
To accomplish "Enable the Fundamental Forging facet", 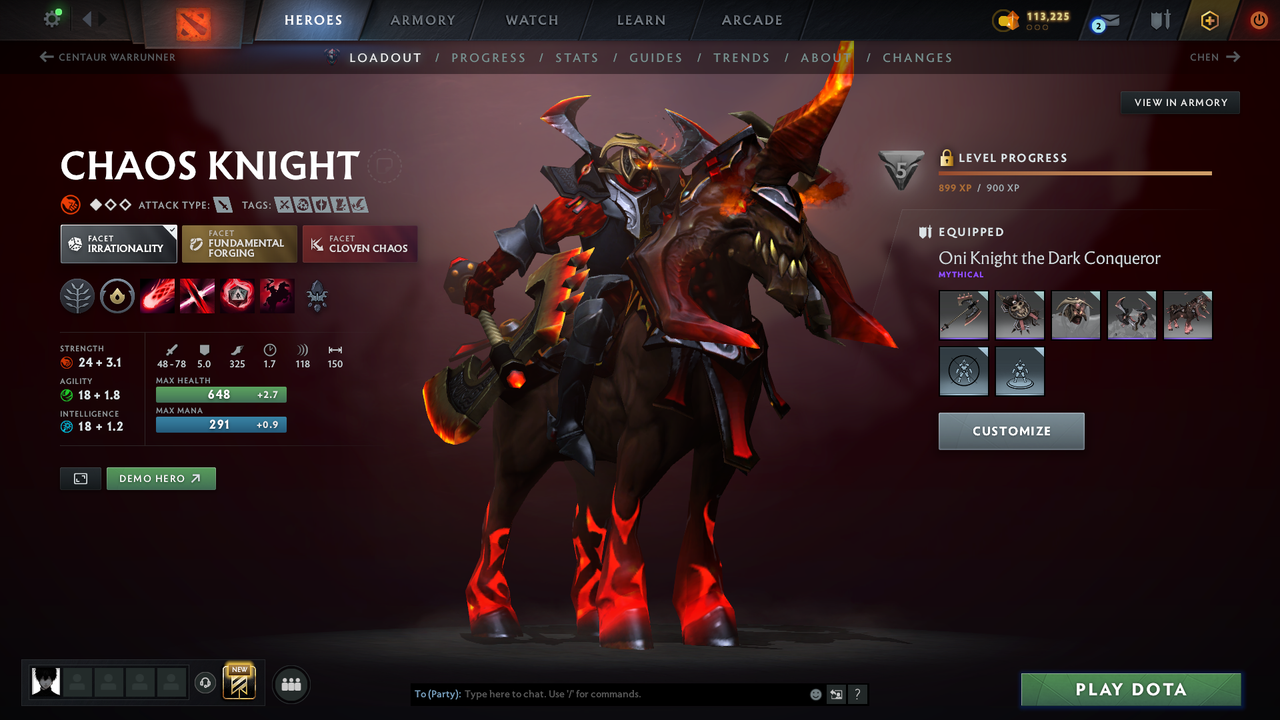I will (x=239, y=243).
